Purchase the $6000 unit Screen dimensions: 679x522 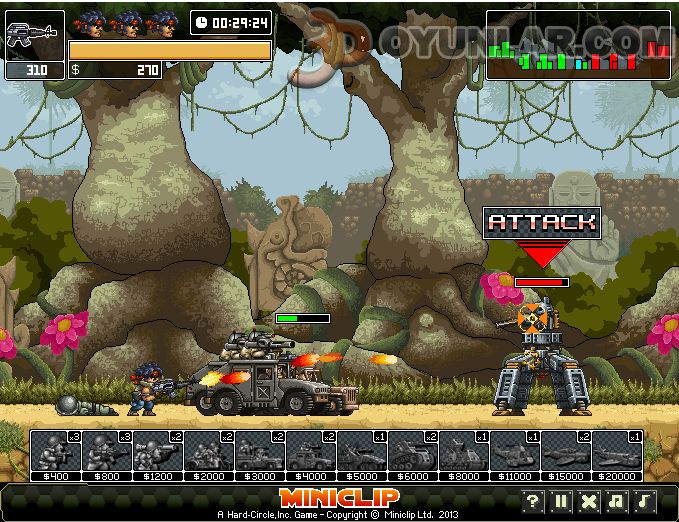click(413, 451)
